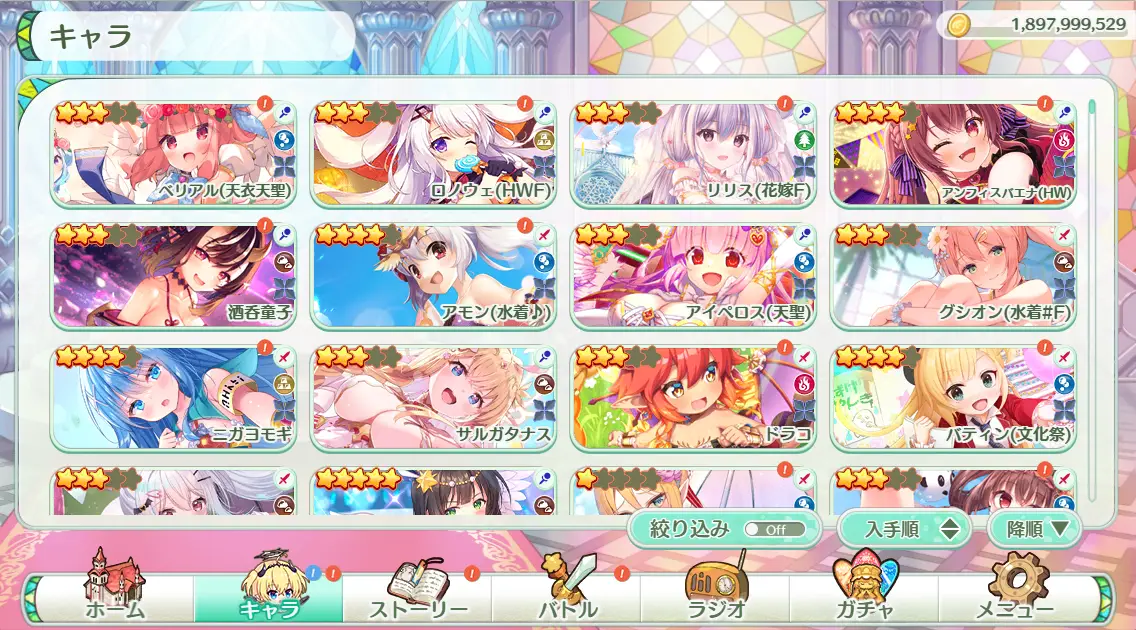1136x630 pixels.
Task: Choose the バティン(文化祭) character card
Action: pos(953,397)
